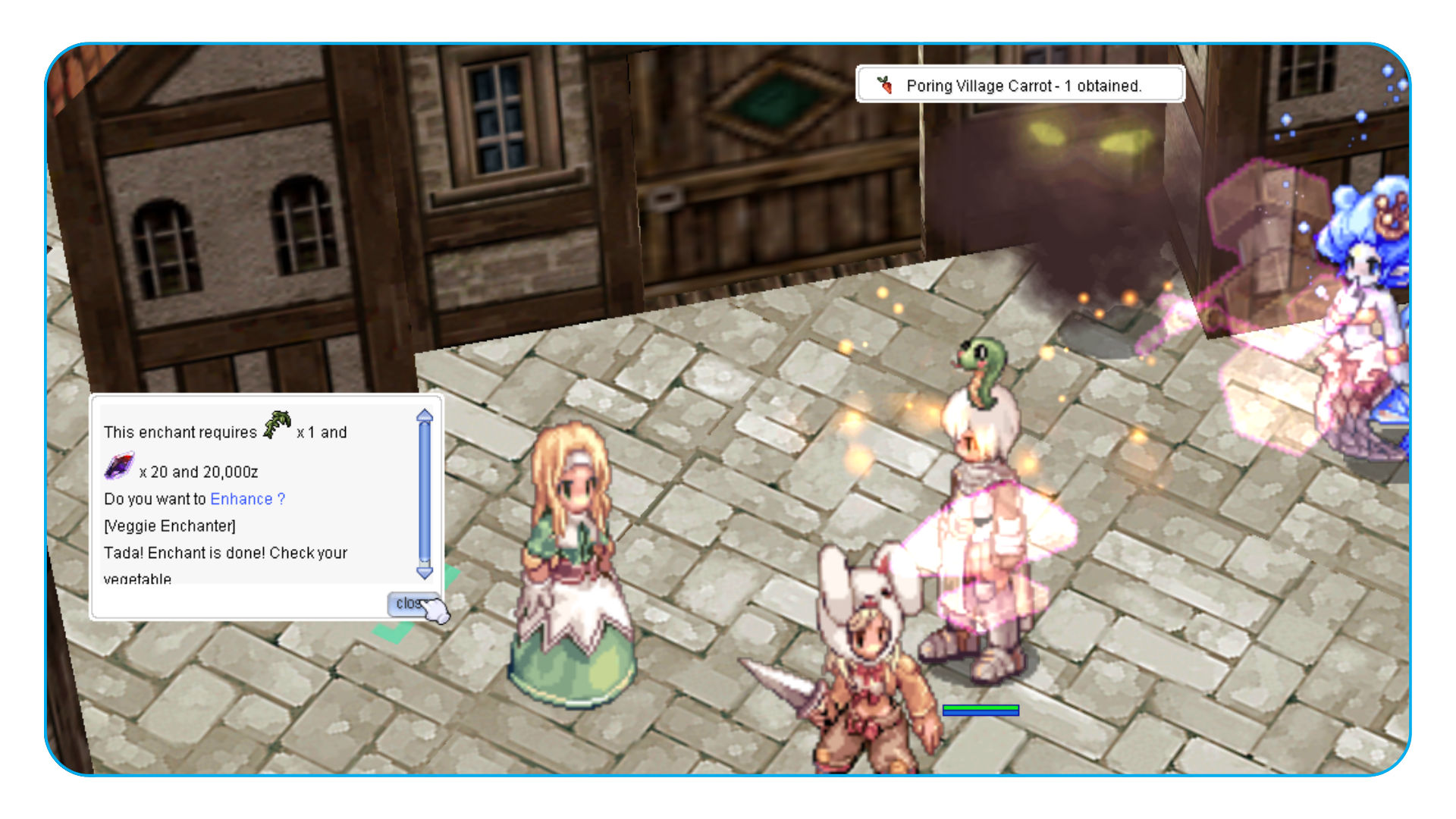Click the dialogue scrollbar down arrow
This screenshot has width=1456, height=819.
tap(425, 573)
